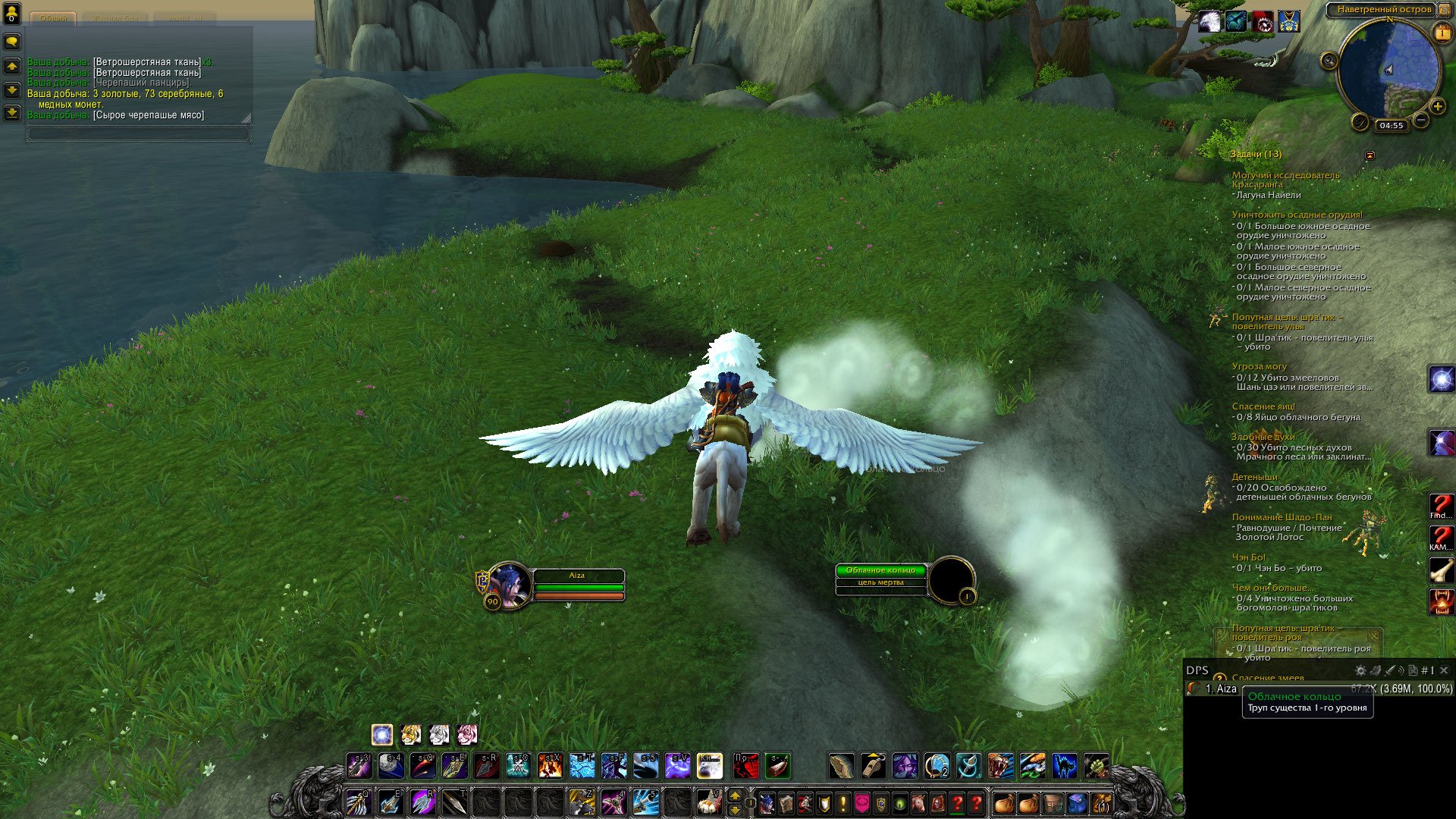Use the whistle item on the action bar
1456x819 pixels.
pos(873,766)
